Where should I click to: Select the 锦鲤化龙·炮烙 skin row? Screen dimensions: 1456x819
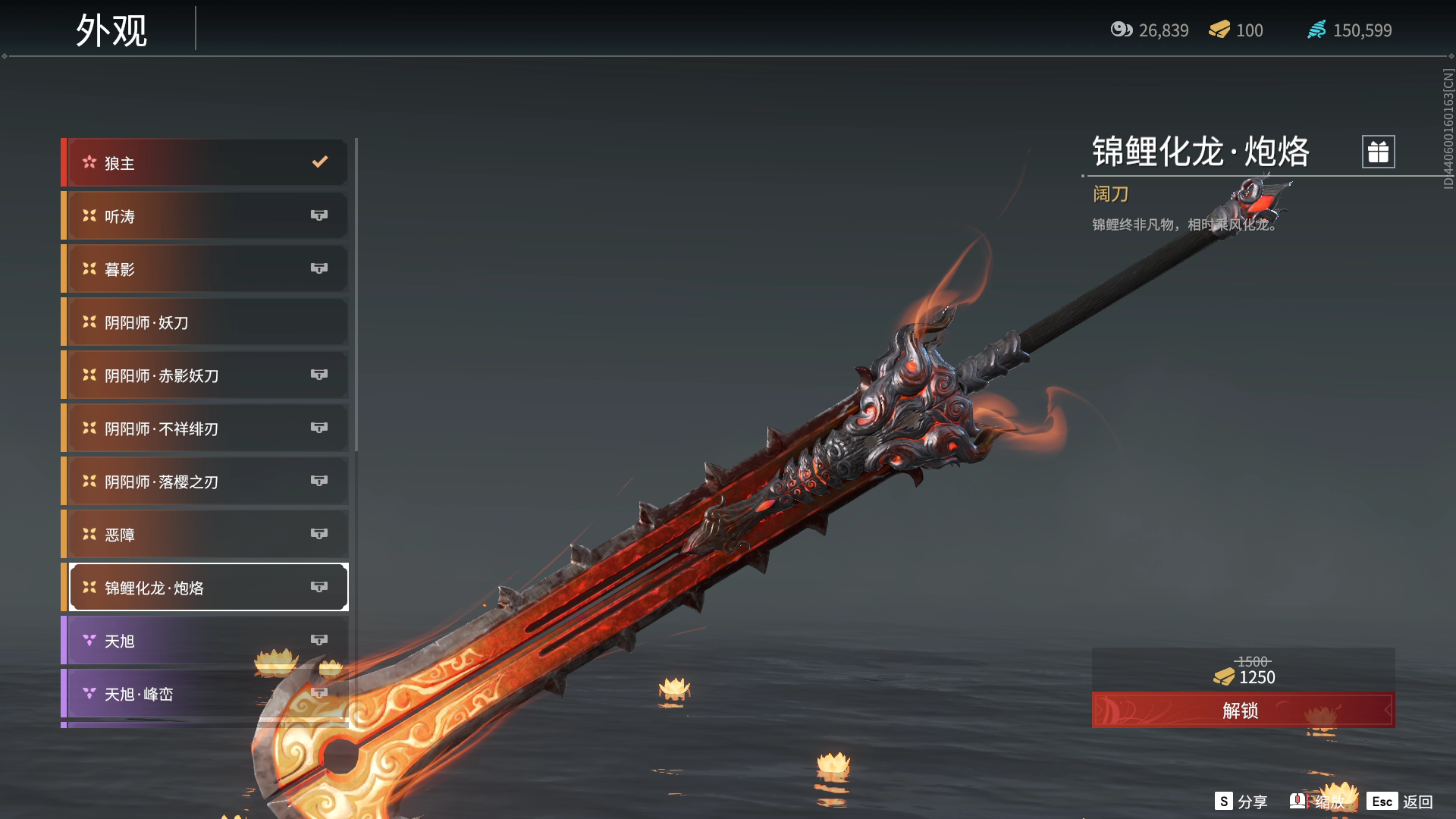(x=206, y=588)
